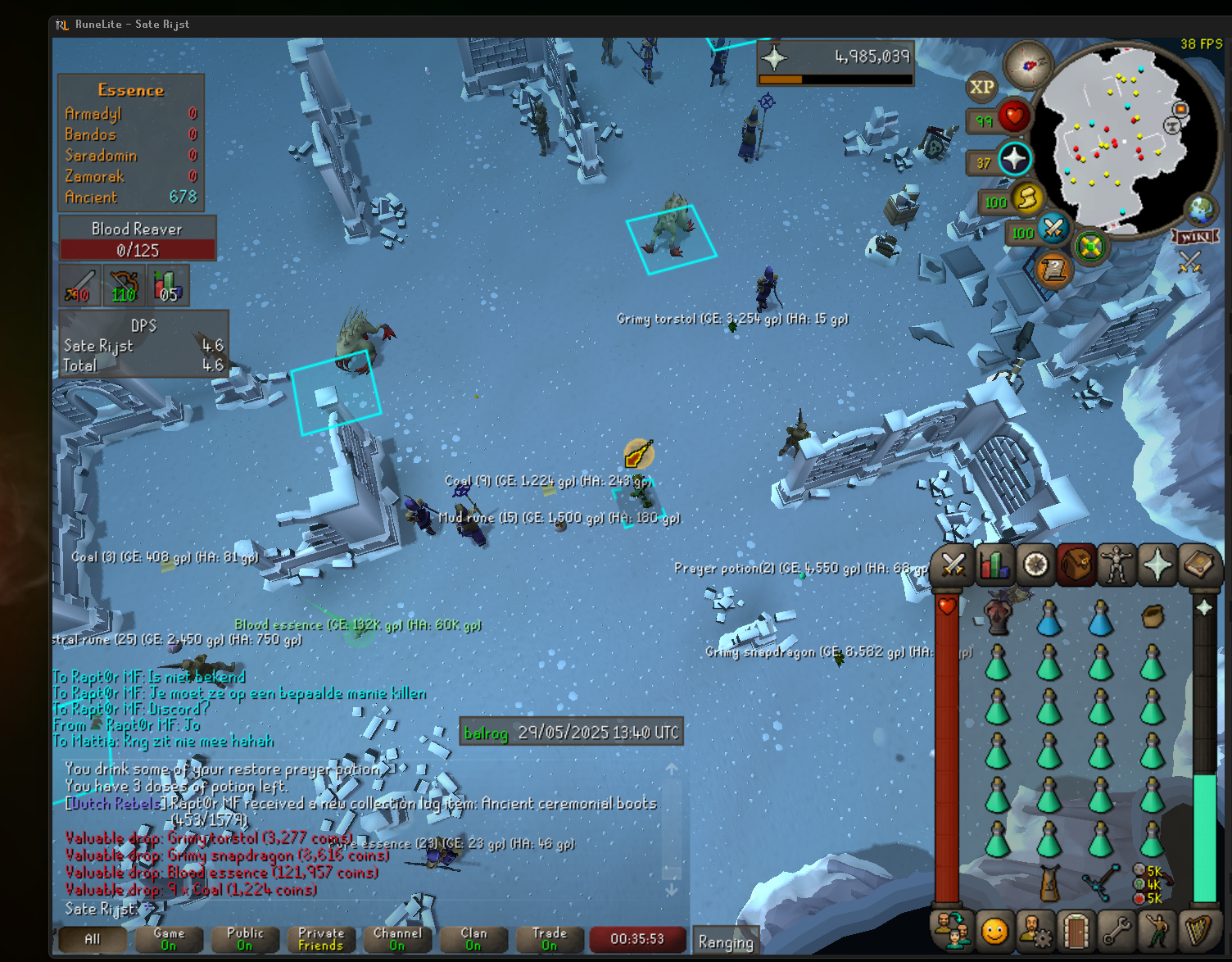Click the compass to face north
Screen dimensions: 1232x962
point(1028,64)
